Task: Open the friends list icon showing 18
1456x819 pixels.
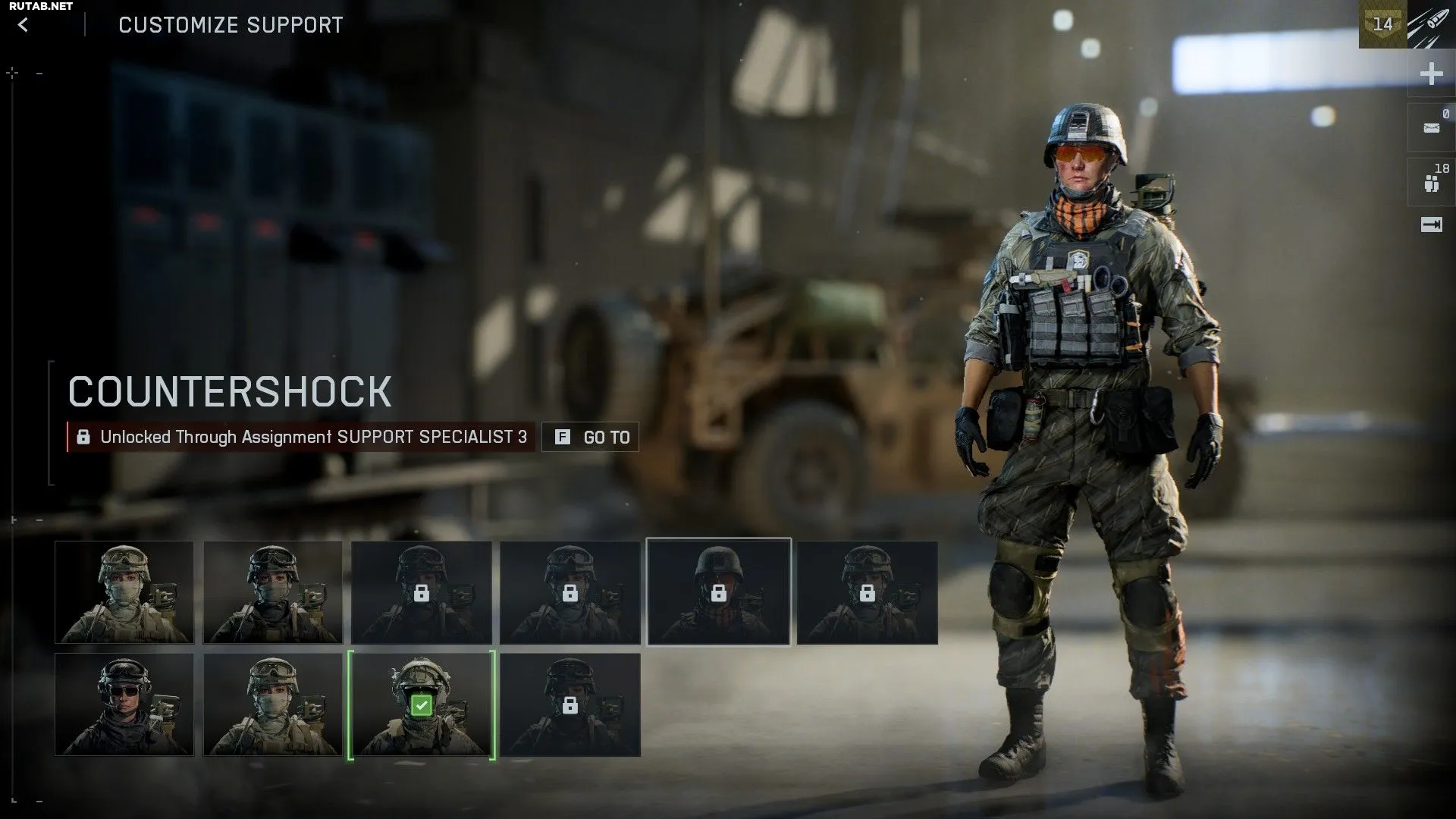Action: 1431,183
